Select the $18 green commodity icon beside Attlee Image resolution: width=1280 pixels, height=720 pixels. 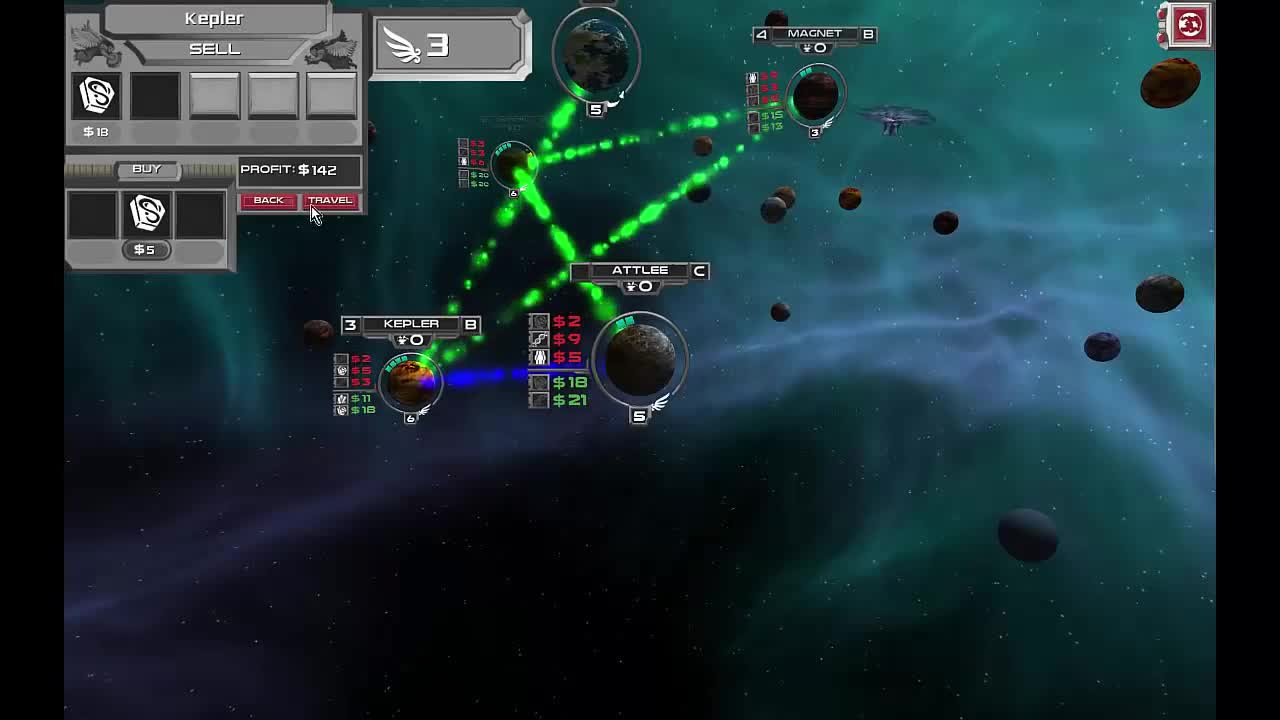(540, 381)
